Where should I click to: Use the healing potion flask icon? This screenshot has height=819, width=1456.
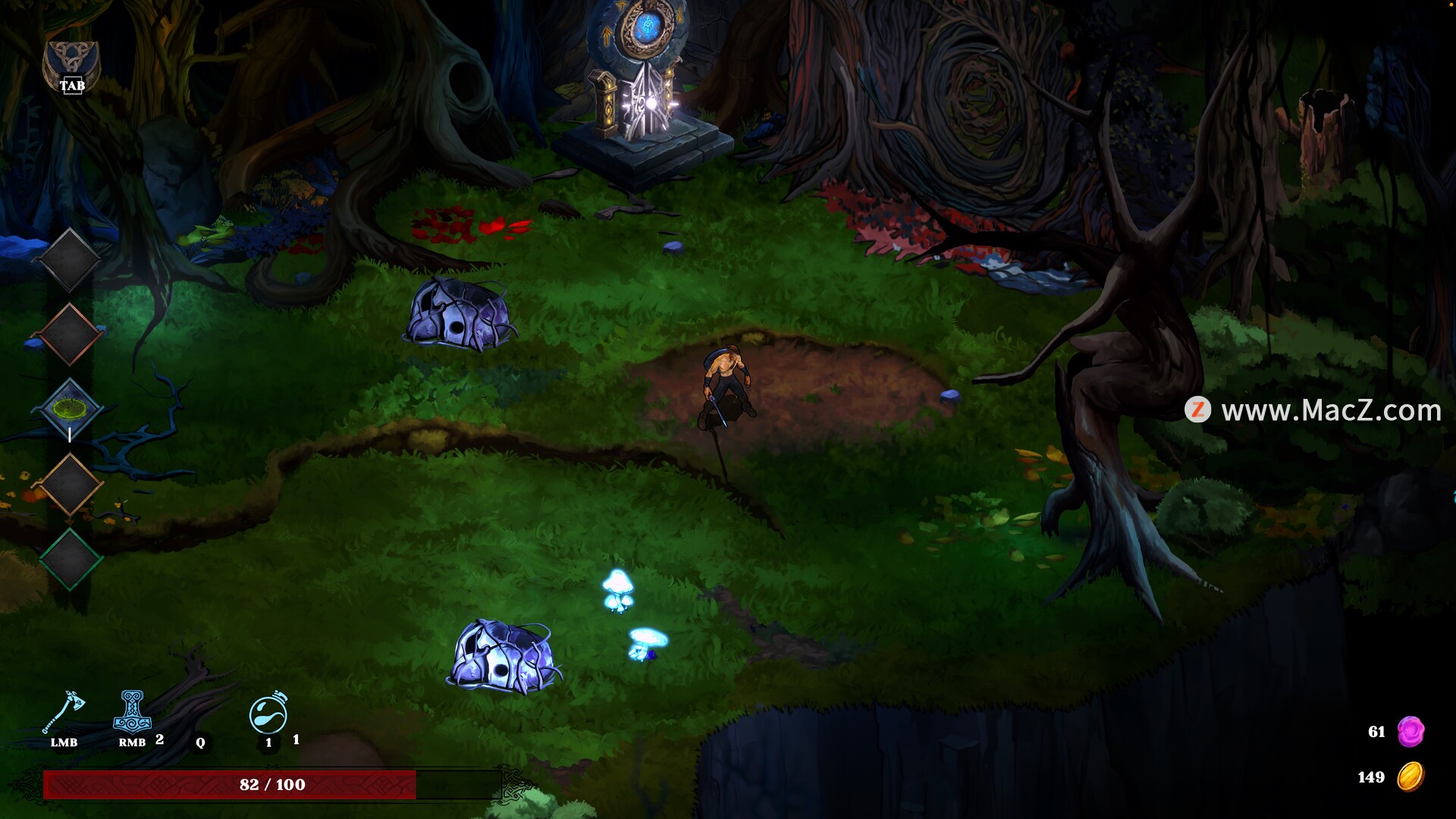click(x=268, y=713)
